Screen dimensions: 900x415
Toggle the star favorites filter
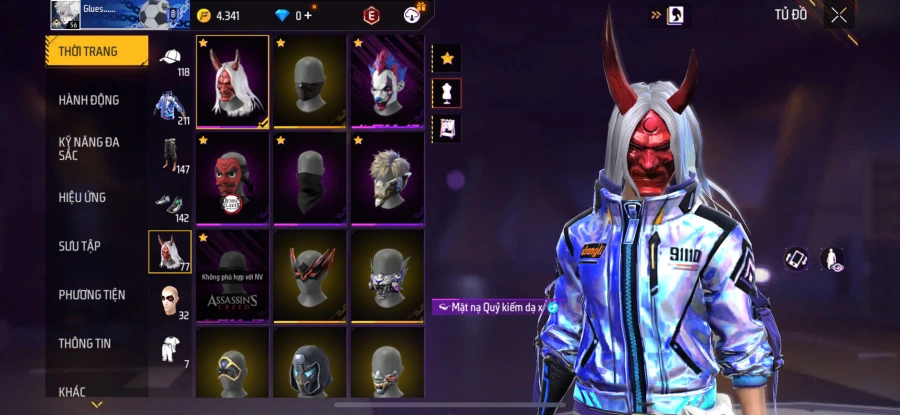[x=446, y=59]
